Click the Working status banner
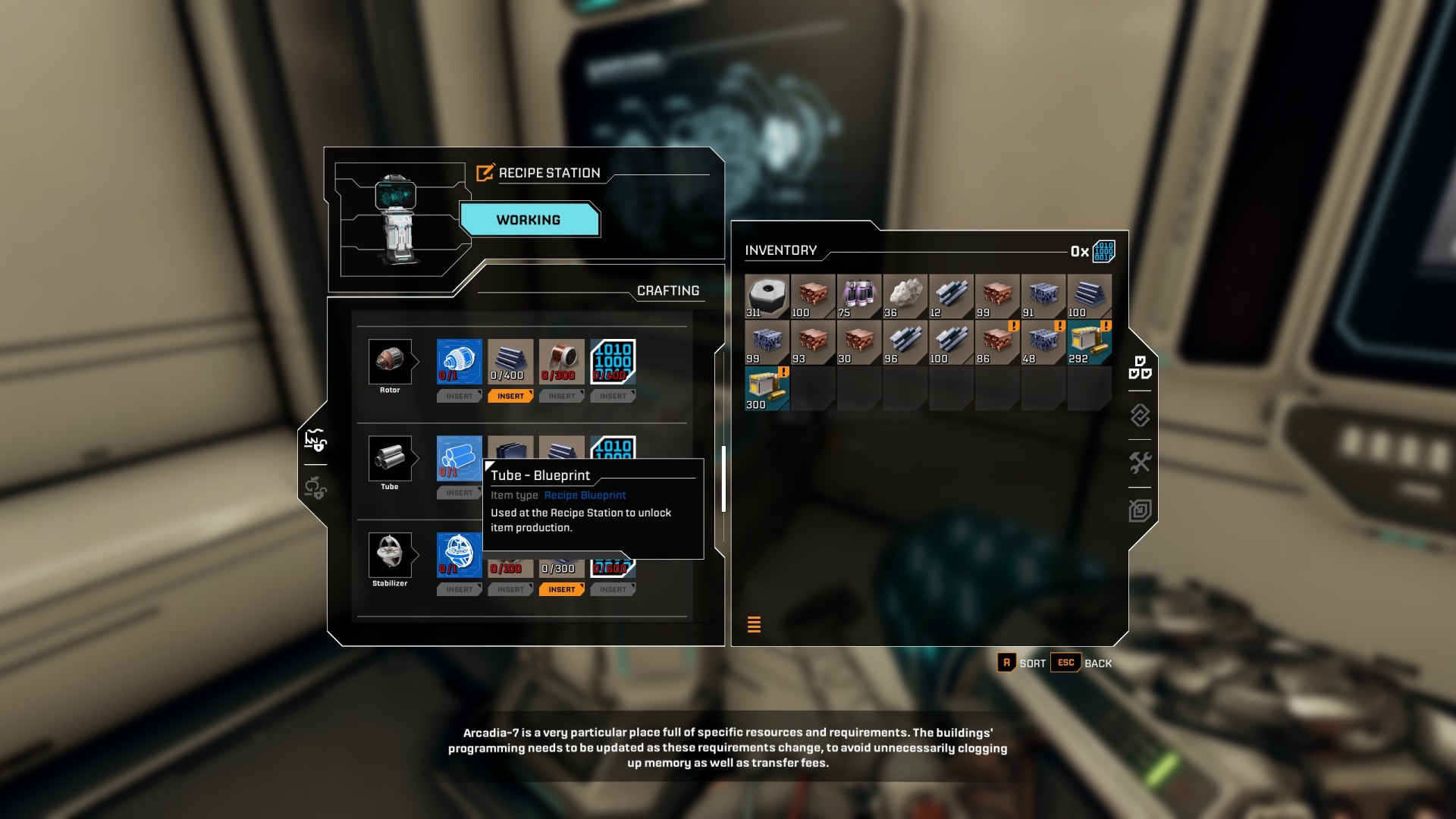The image size is (1456, 819). pyautogui.click(x=529, y=220)
